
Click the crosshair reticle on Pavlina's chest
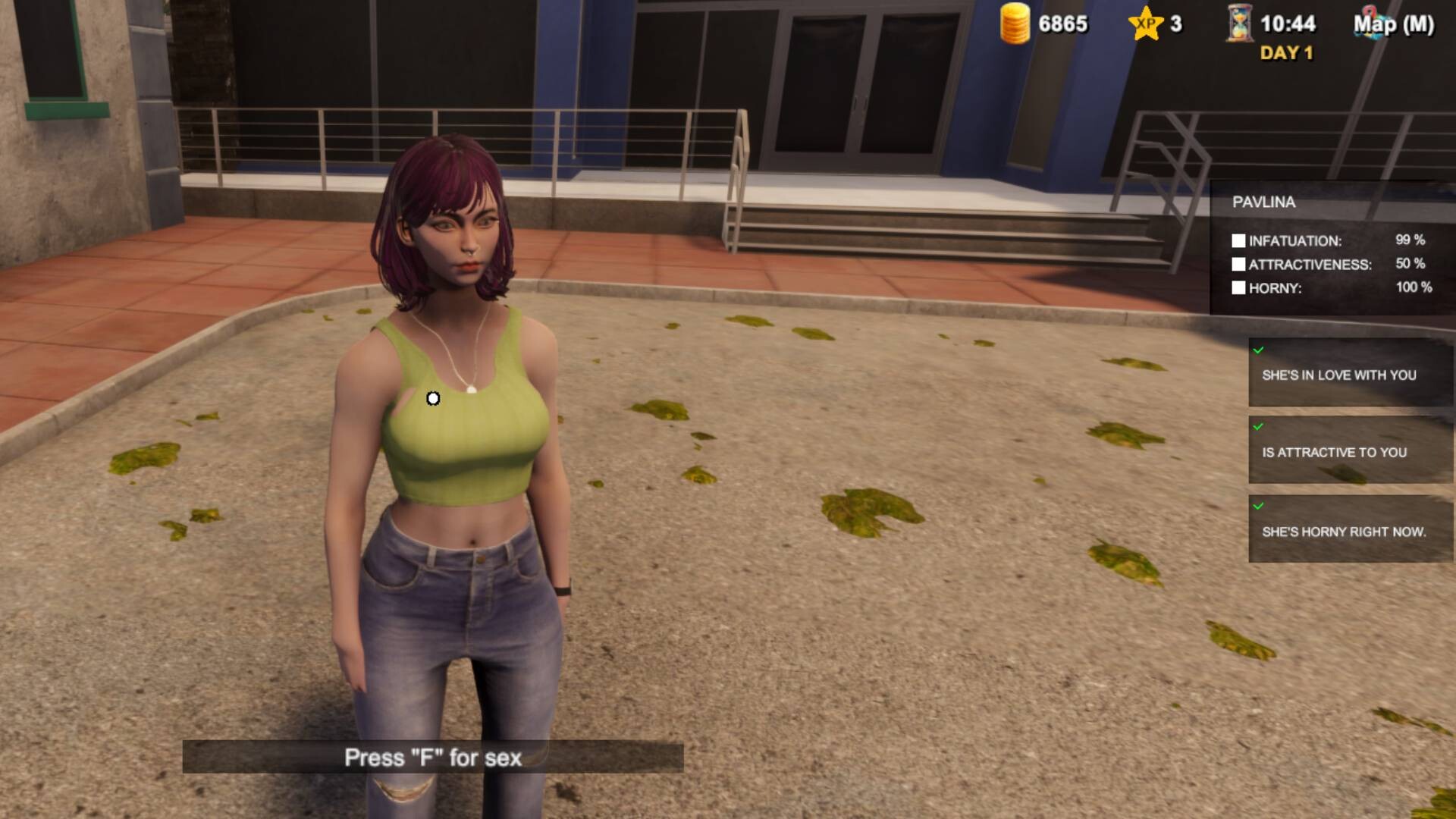(x=433, y=397)
